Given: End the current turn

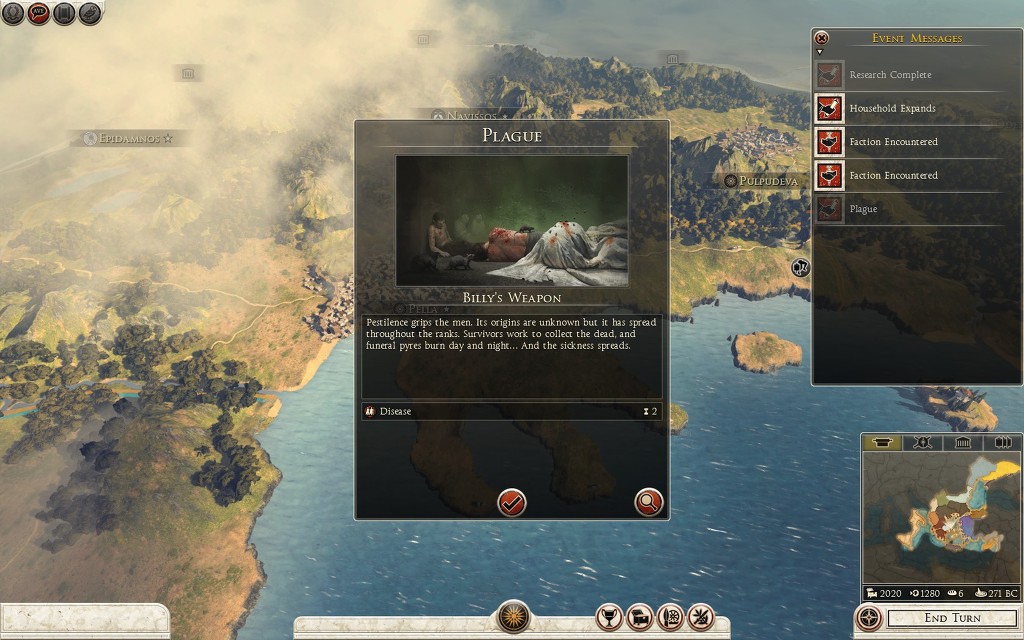Looking at the screenshot, I should pyautogui.click(x=951, y=618).
